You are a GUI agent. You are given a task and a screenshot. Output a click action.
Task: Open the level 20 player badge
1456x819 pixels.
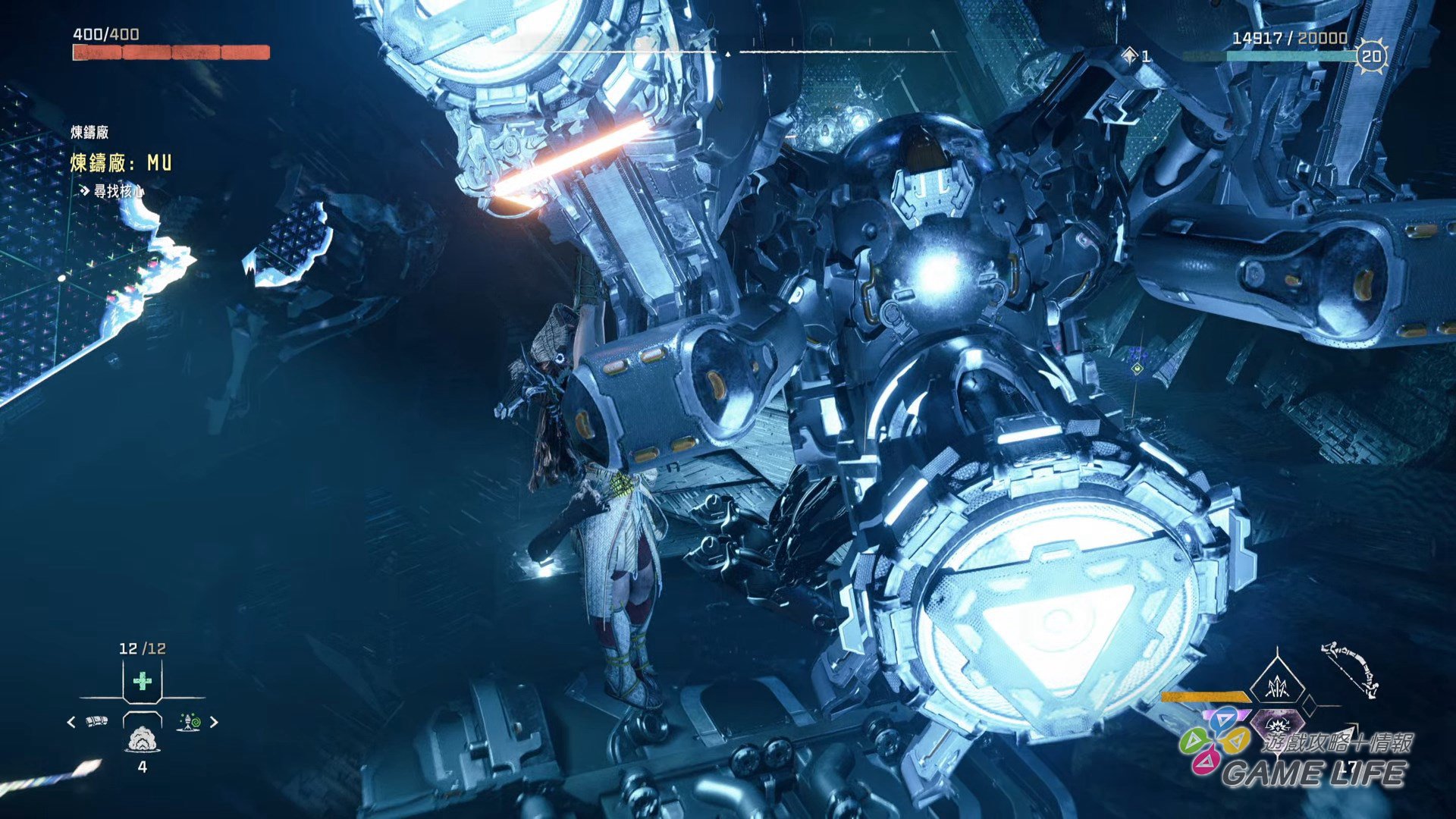pyautogui.click(x=1371, y=56)
